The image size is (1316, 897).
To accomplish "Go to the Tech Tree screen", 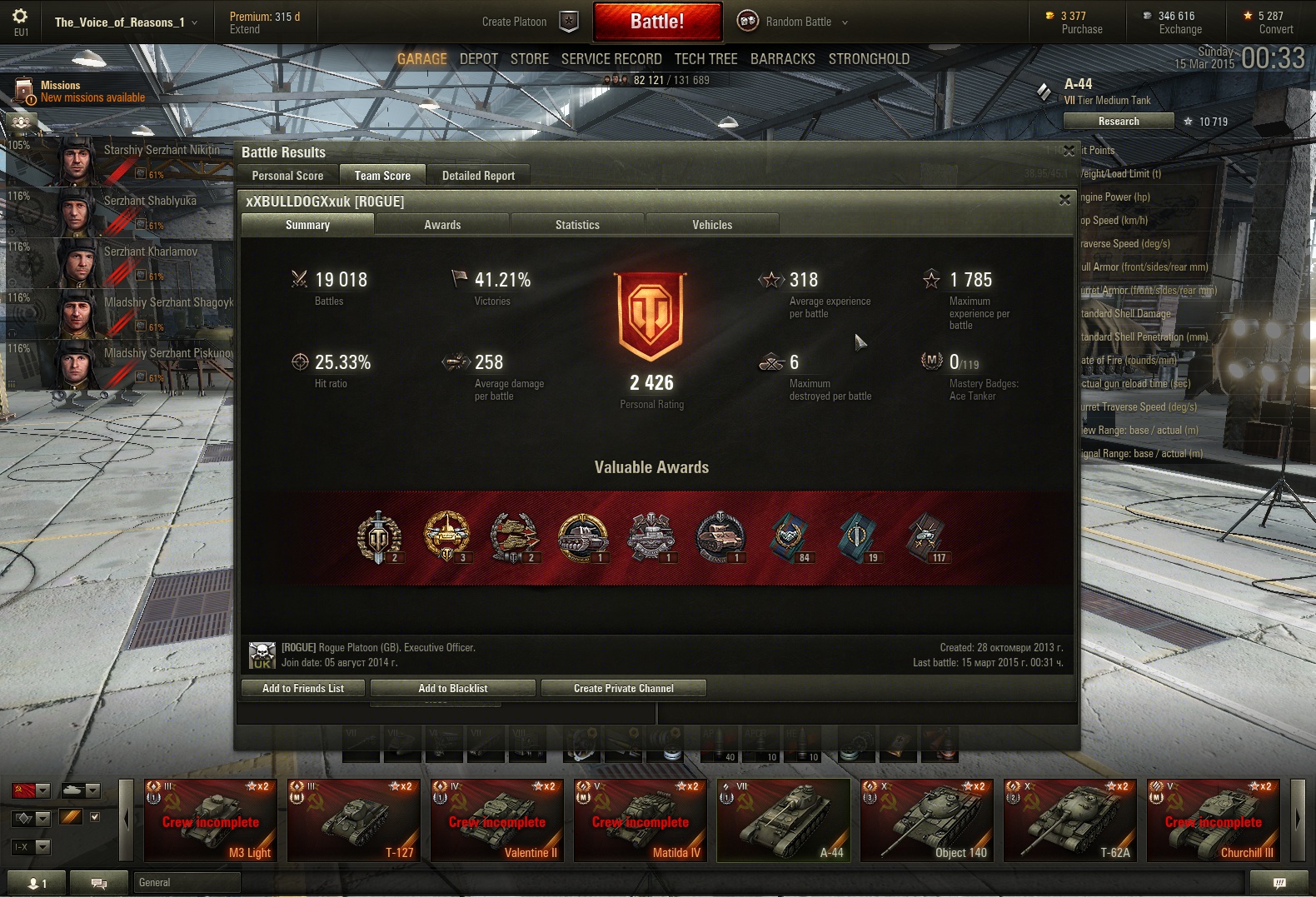I will point(705,59).
